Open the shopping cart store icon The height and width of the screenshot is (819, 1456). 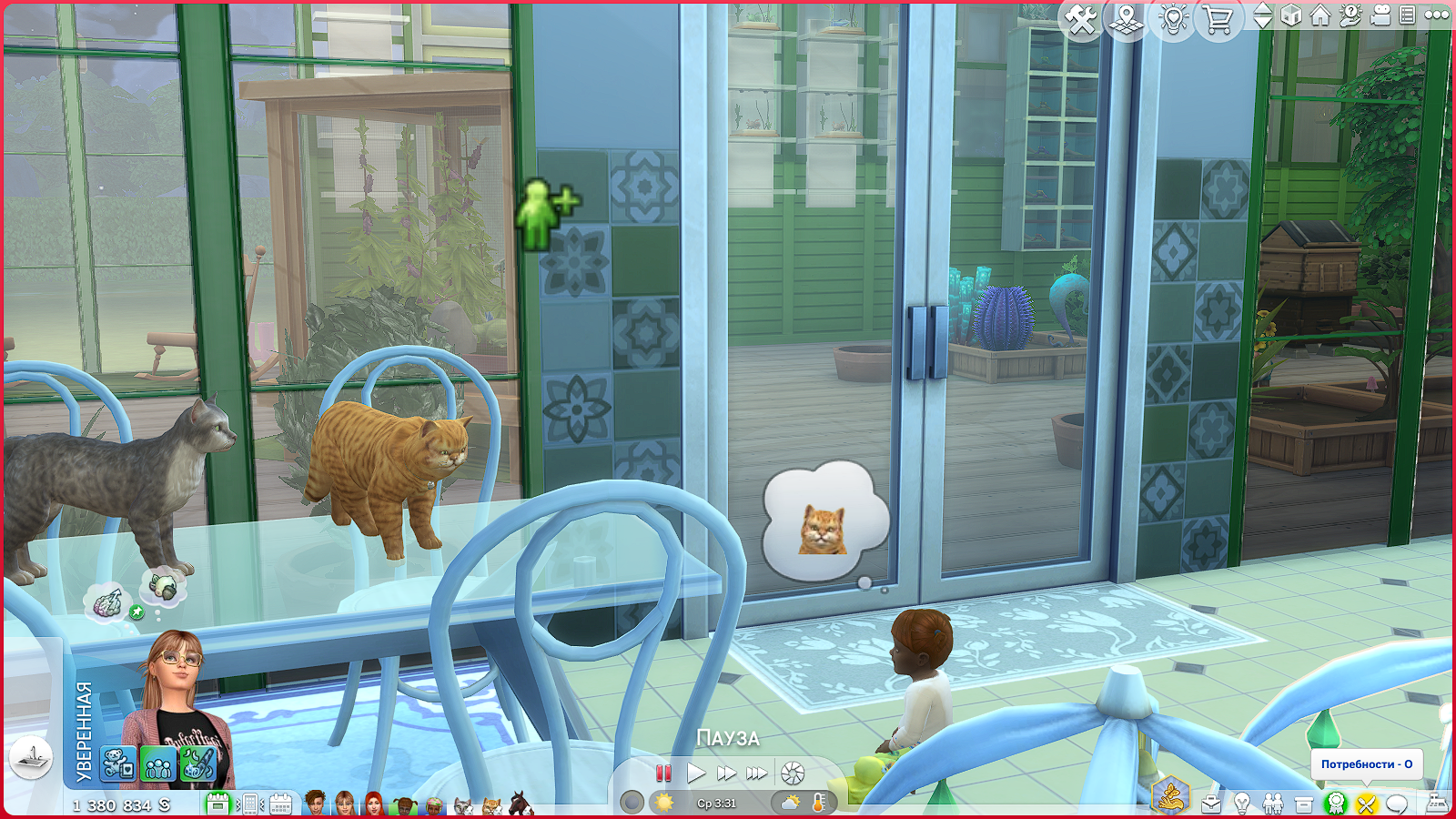1218,19
